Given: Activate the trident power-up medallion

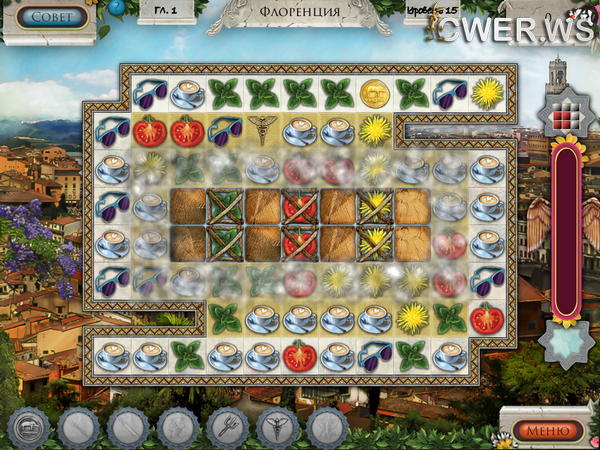Looking at the screenshot, I should coord(226,429).
